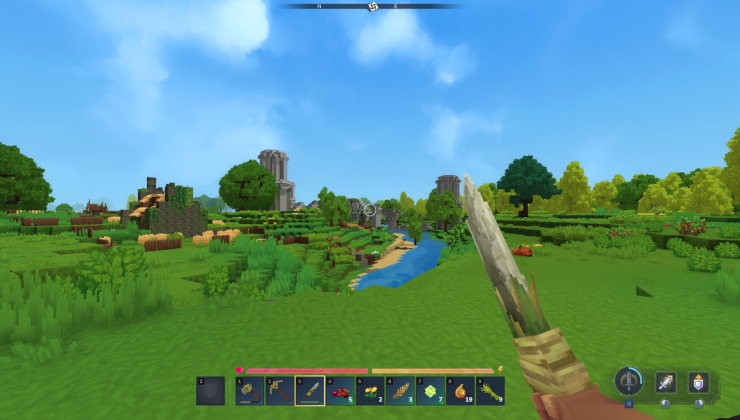740x420 pixels.
Task: Activate the shield boost ability icon
Action: coord(698,382)
